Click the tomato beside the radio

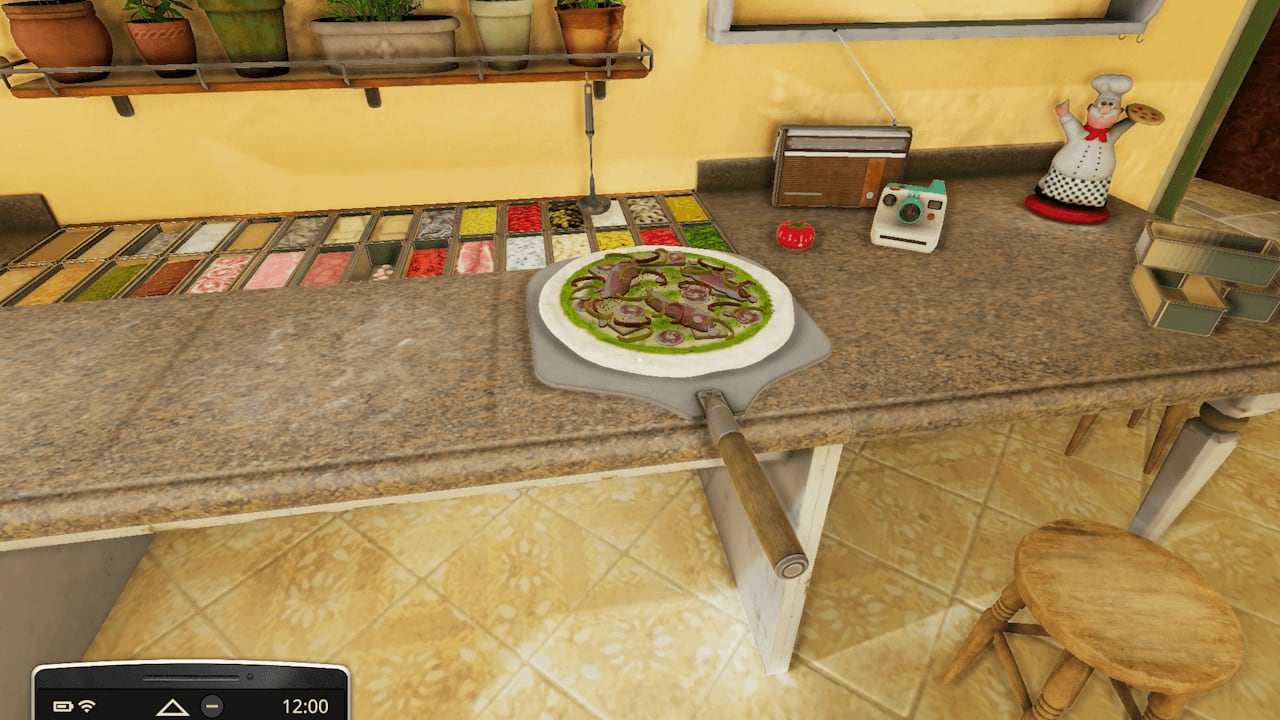[x=793, y=235]
